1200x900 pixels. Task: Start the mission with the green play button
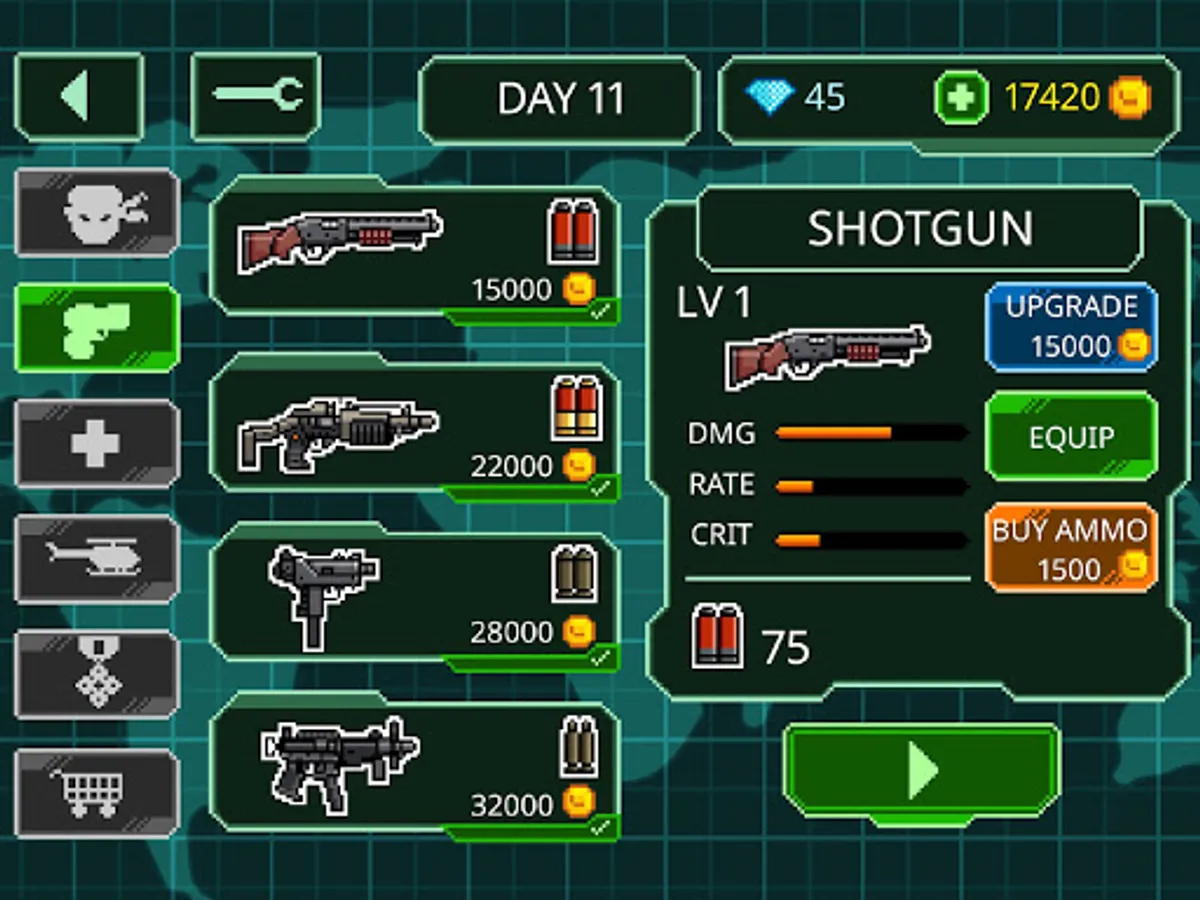click(921, 771)
